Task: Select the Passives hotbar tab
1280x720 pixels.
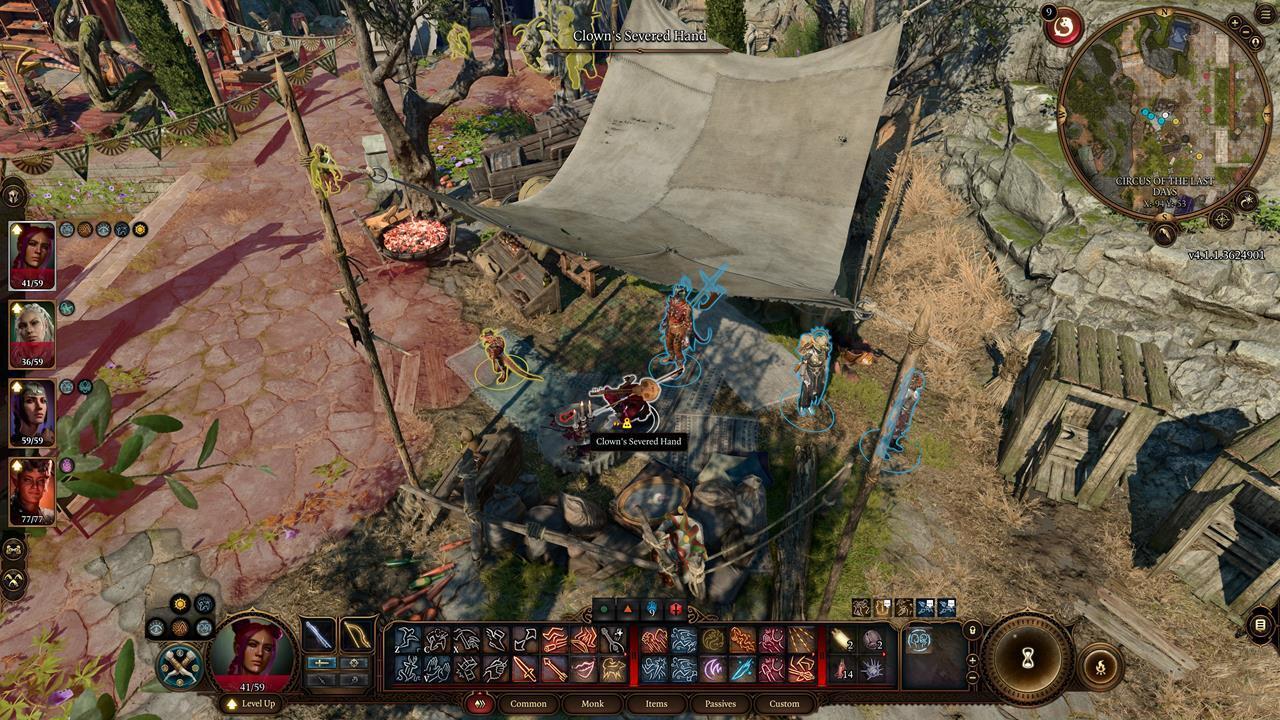Action: [x=720, y=704]
